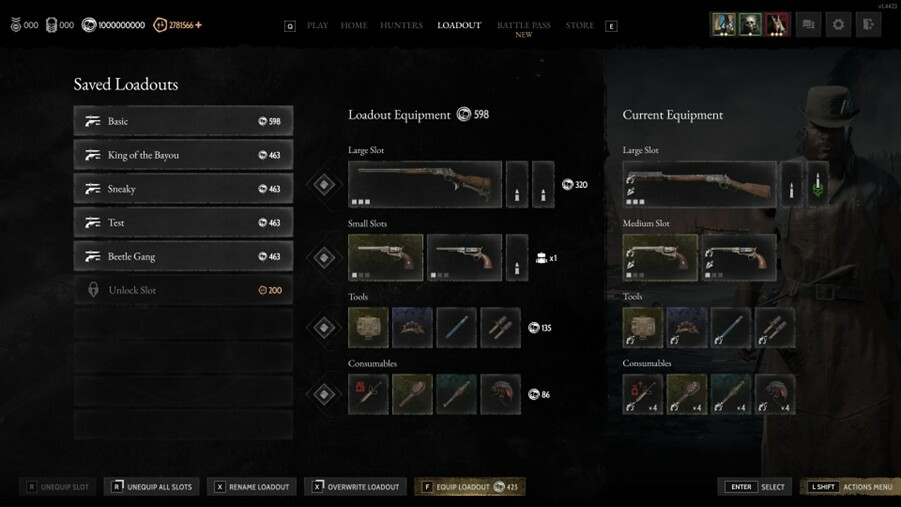Select the Beetle Gang loadout
Viewport: 901px width, 507px height.
(x=183, y=257)
